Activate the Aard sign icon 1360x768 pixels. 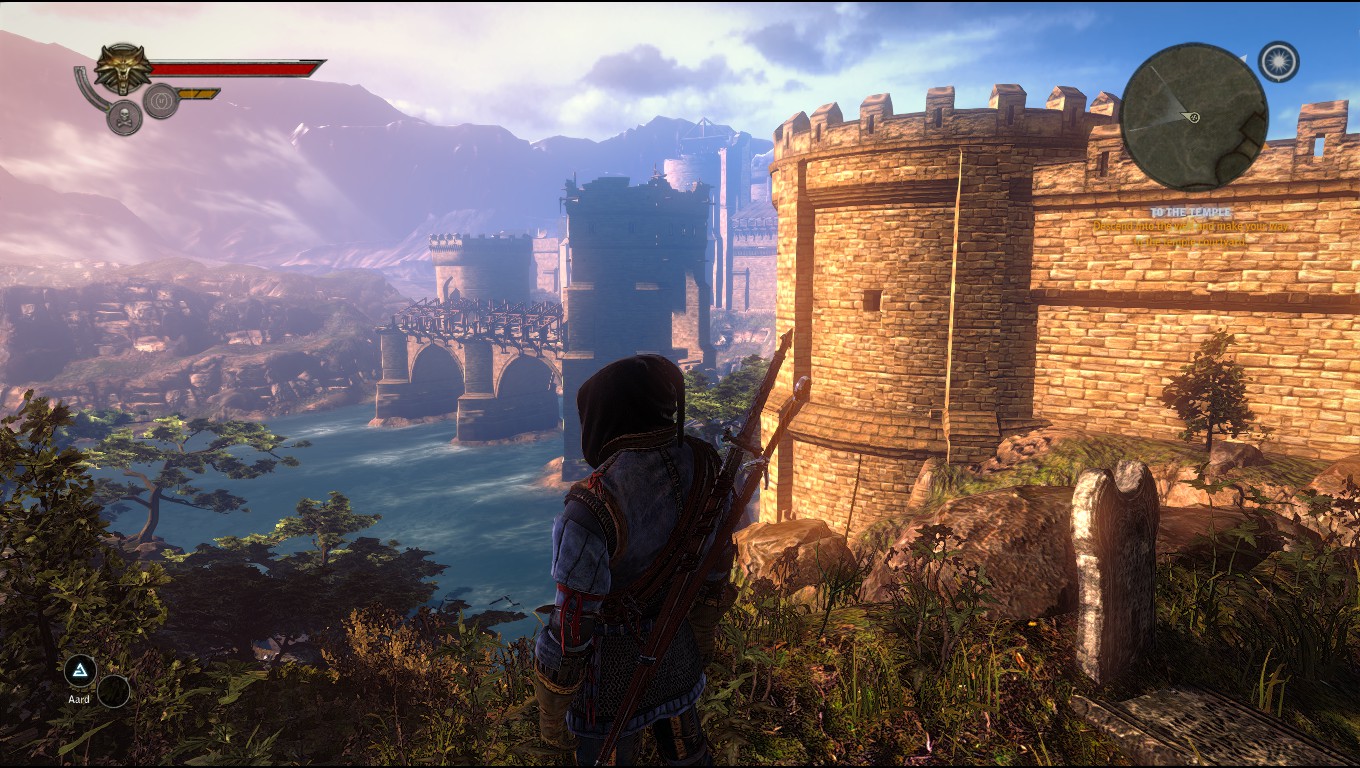pyautogui.click(x=80, y=670)
